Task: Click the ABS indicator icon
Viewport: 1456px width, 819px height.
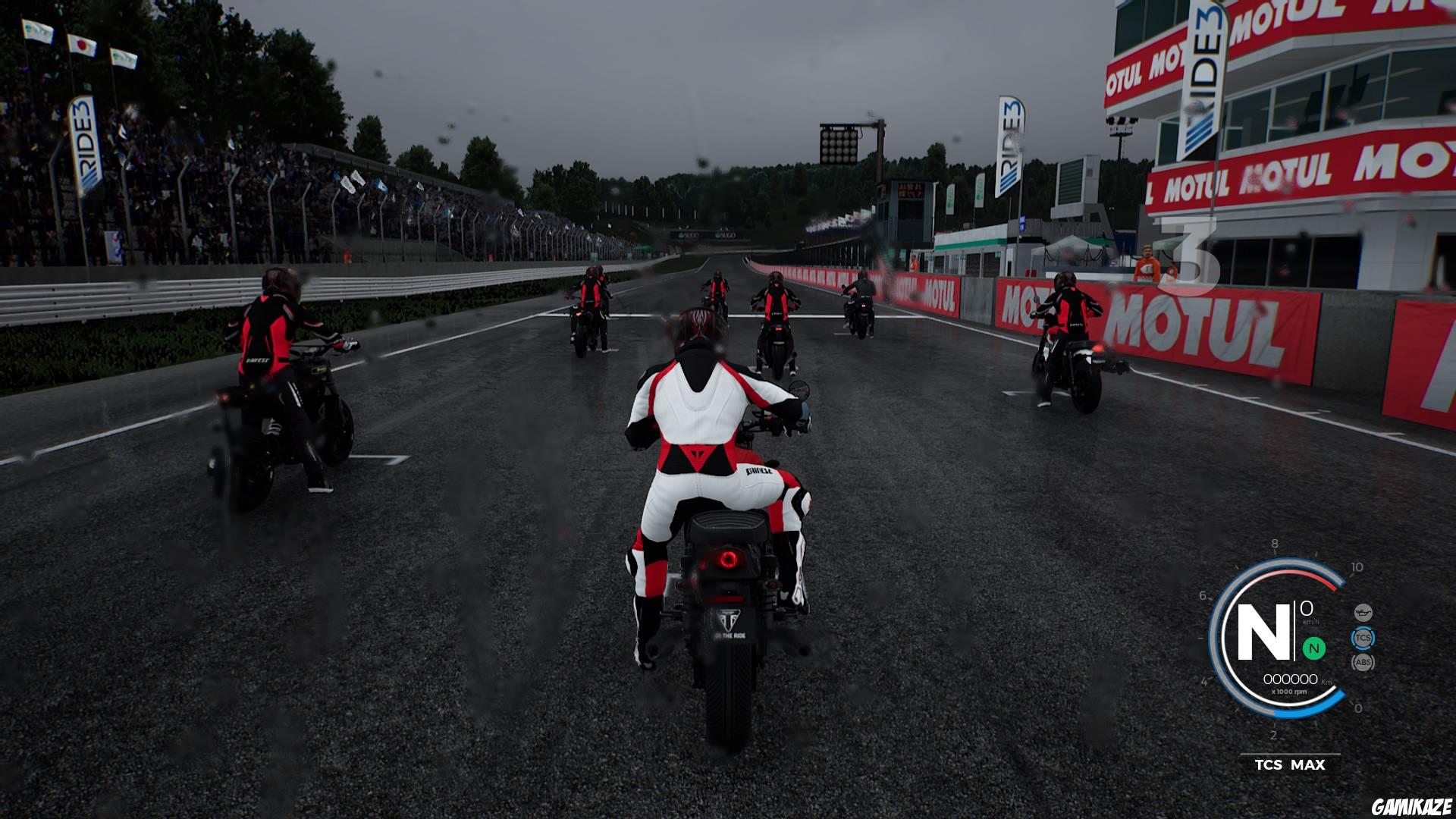Action: coord(1363,662)
